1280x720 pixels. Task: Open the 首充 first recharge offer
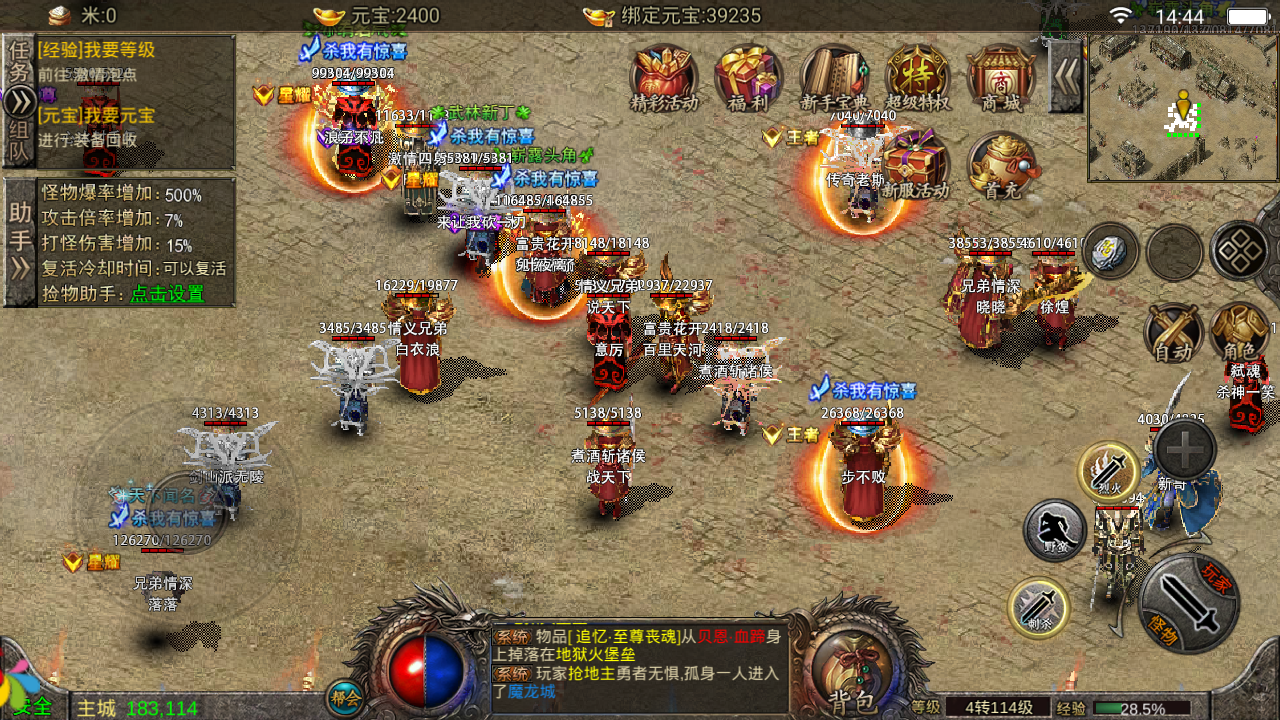[x=1001, y=165]
